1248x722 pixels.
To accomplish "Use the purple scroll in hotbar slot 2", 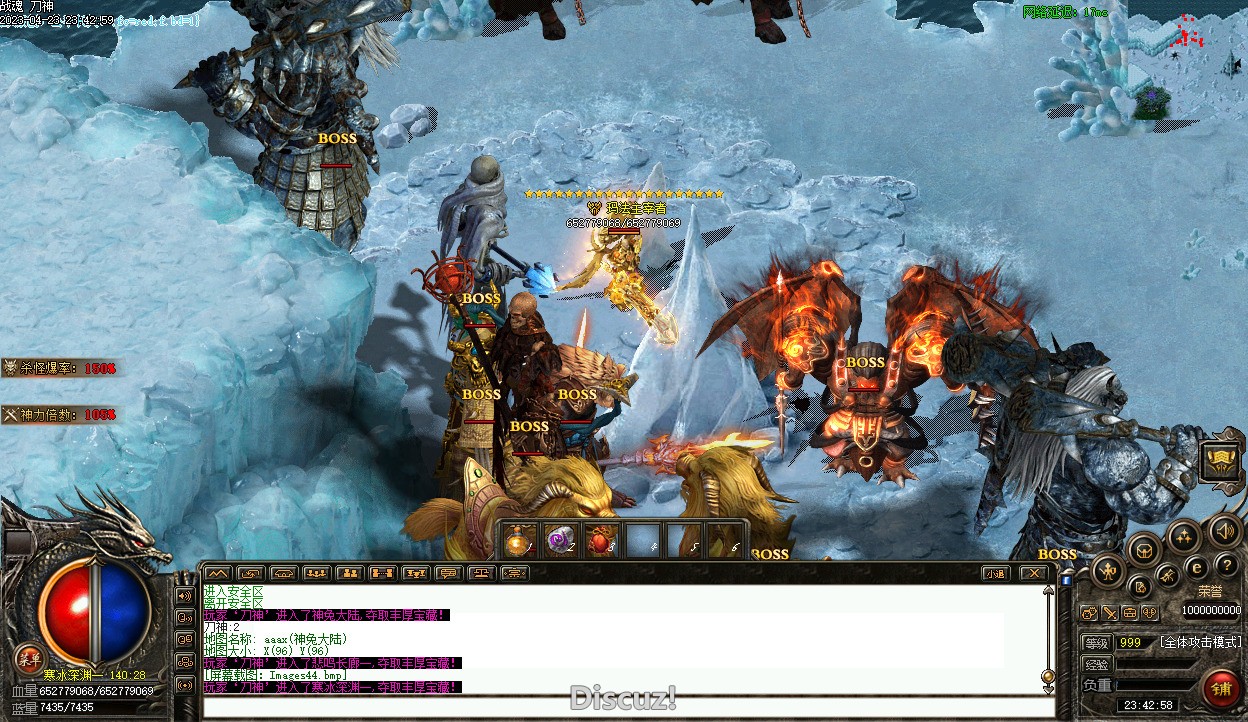I will click(x=558, y=541).
